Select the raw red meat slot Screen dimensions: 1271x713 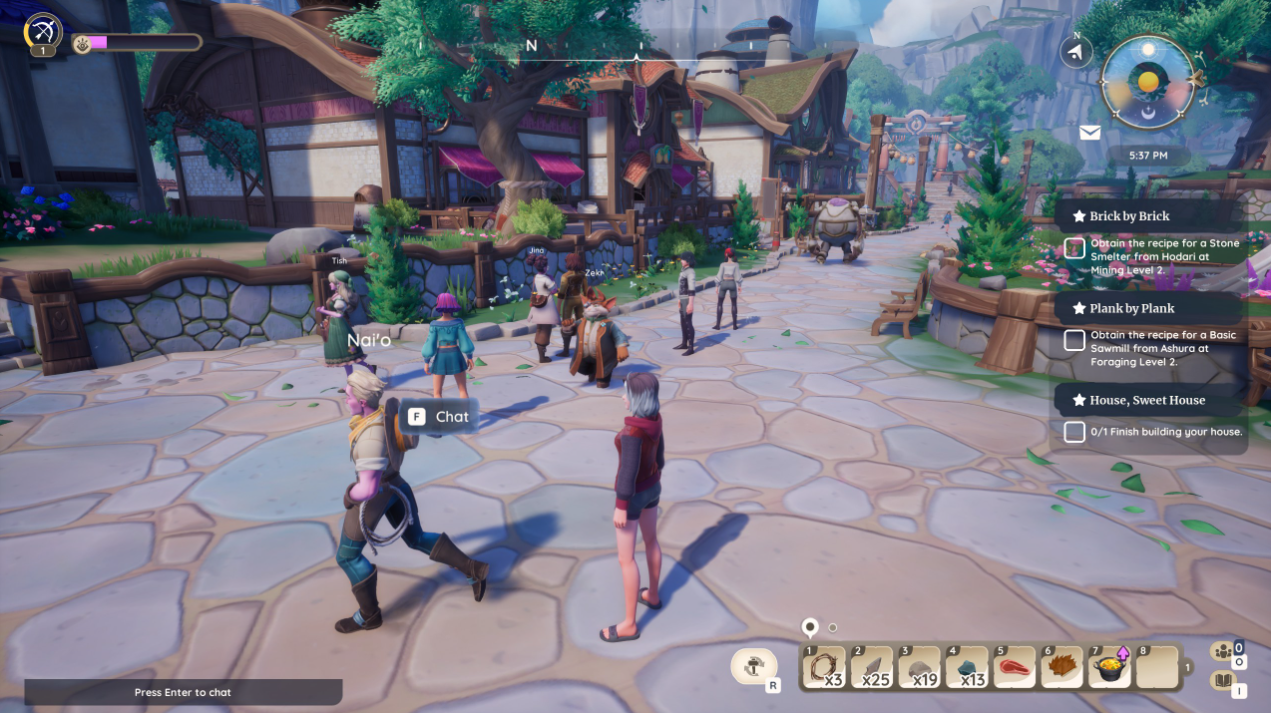point(1013,667)
